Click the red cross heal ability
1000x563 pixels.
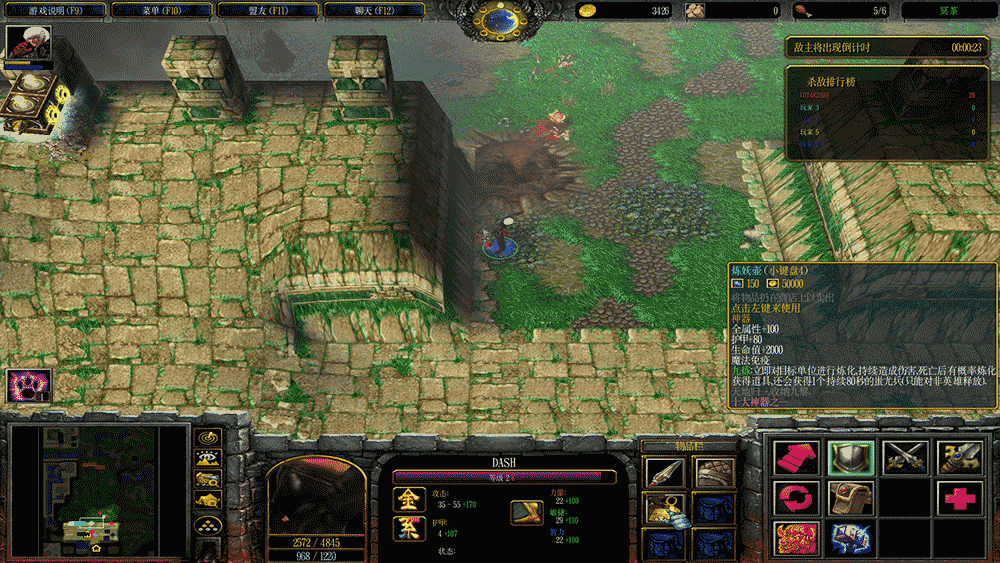pos(958,497)
